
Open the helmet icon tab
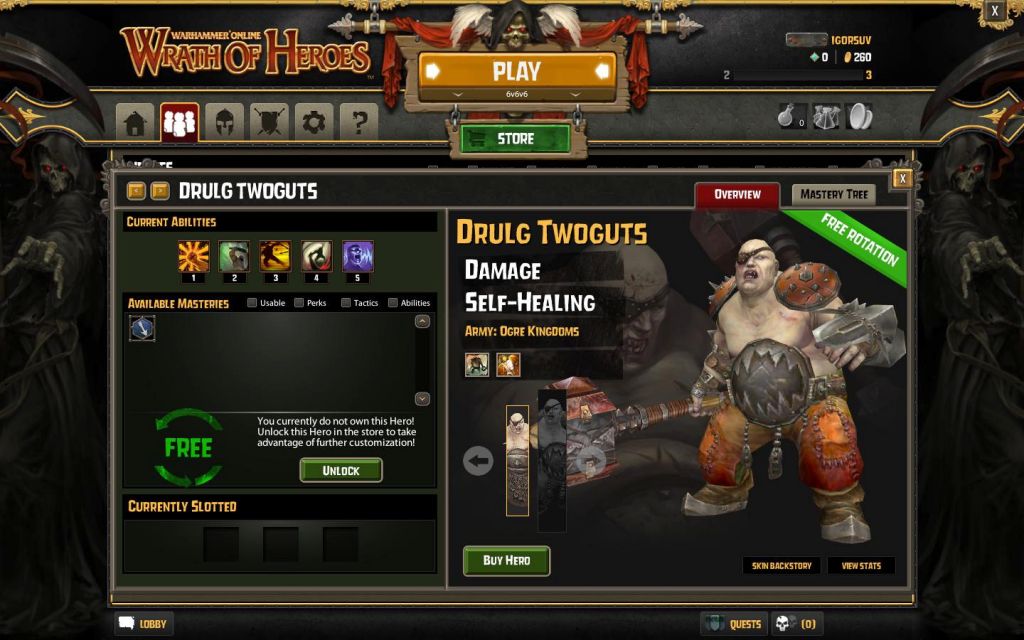pyautogui.click(x=224, y=123)
